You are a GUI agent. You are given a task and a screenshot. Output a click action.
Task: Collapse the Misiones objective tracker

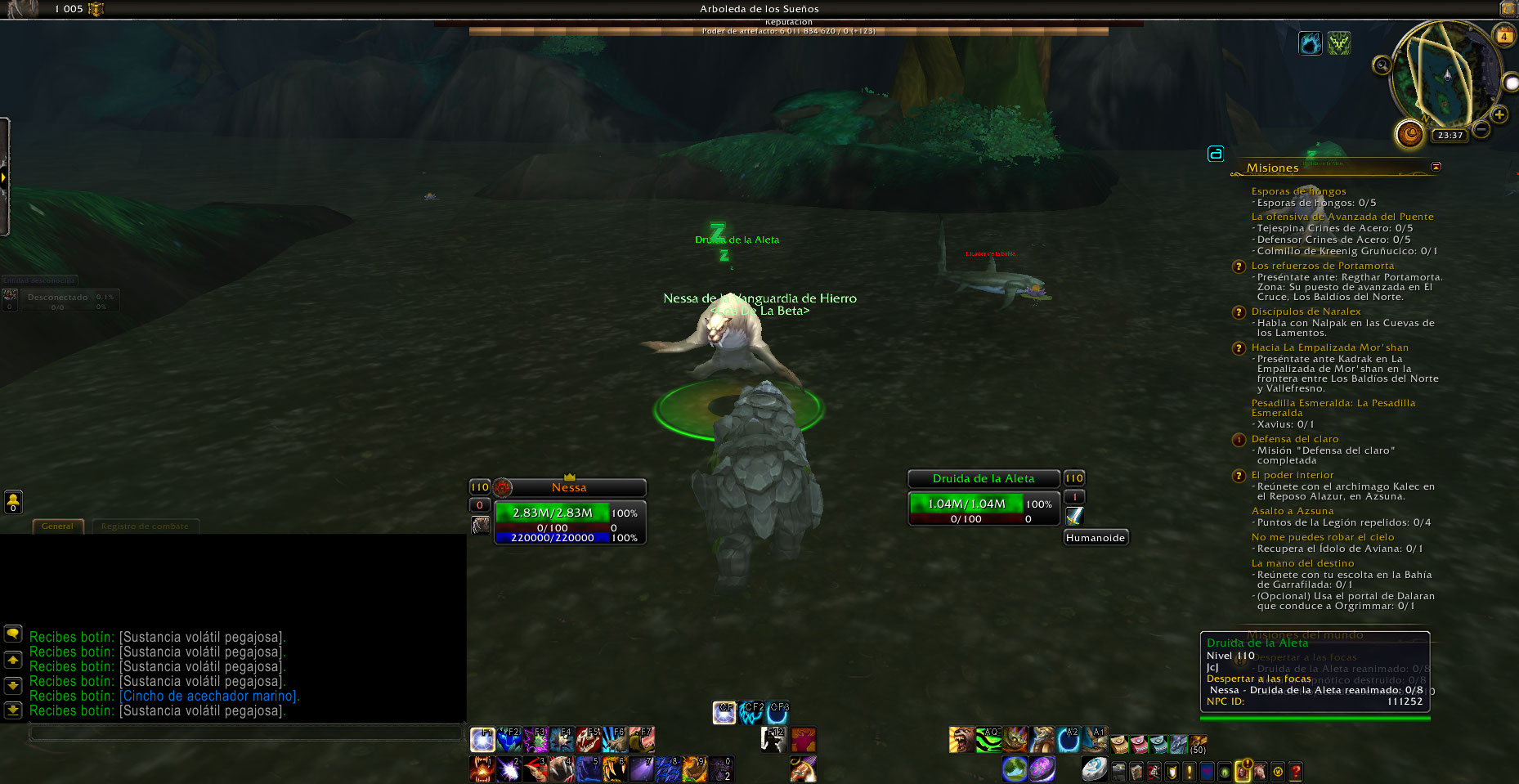(1436, 167)
